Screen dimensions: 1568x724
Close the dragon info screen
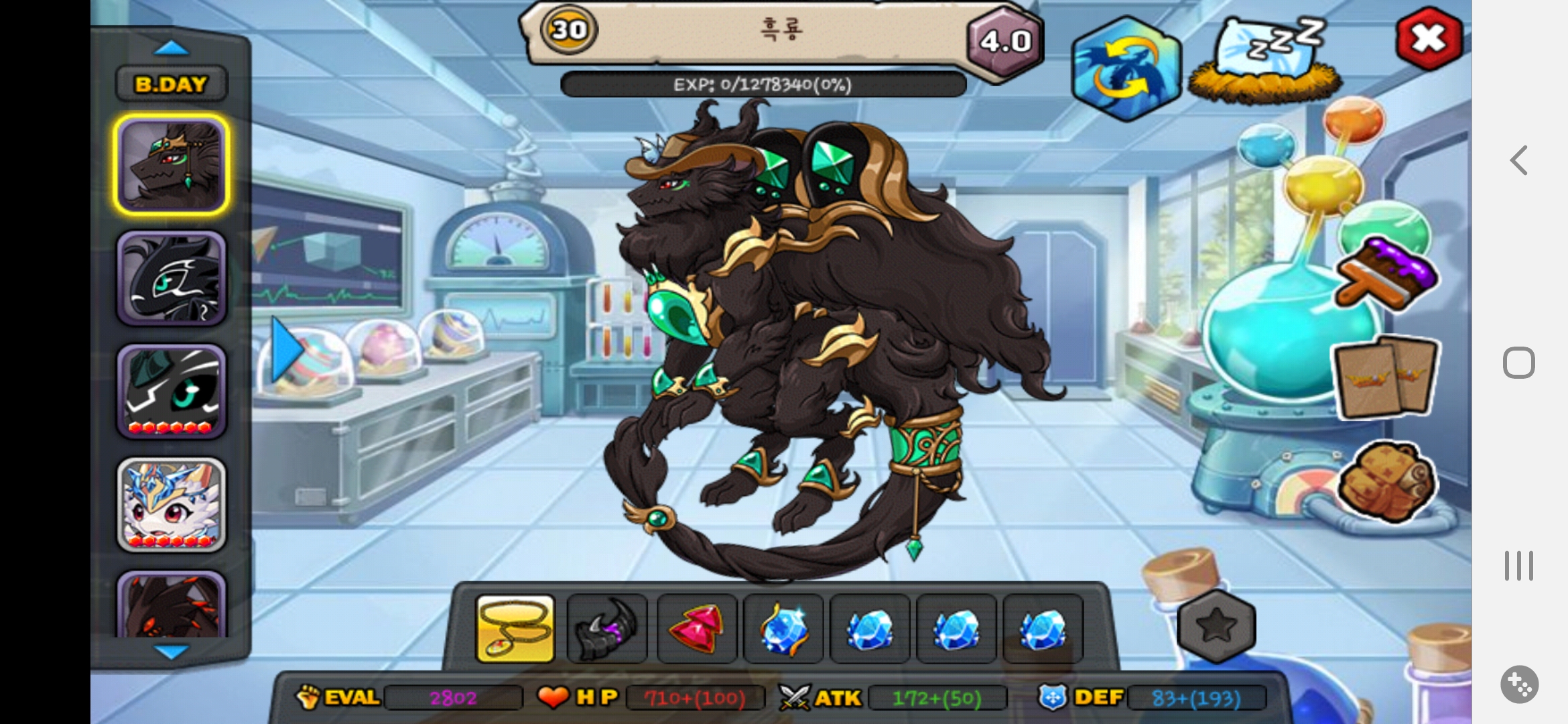[x=1428, y=39]
